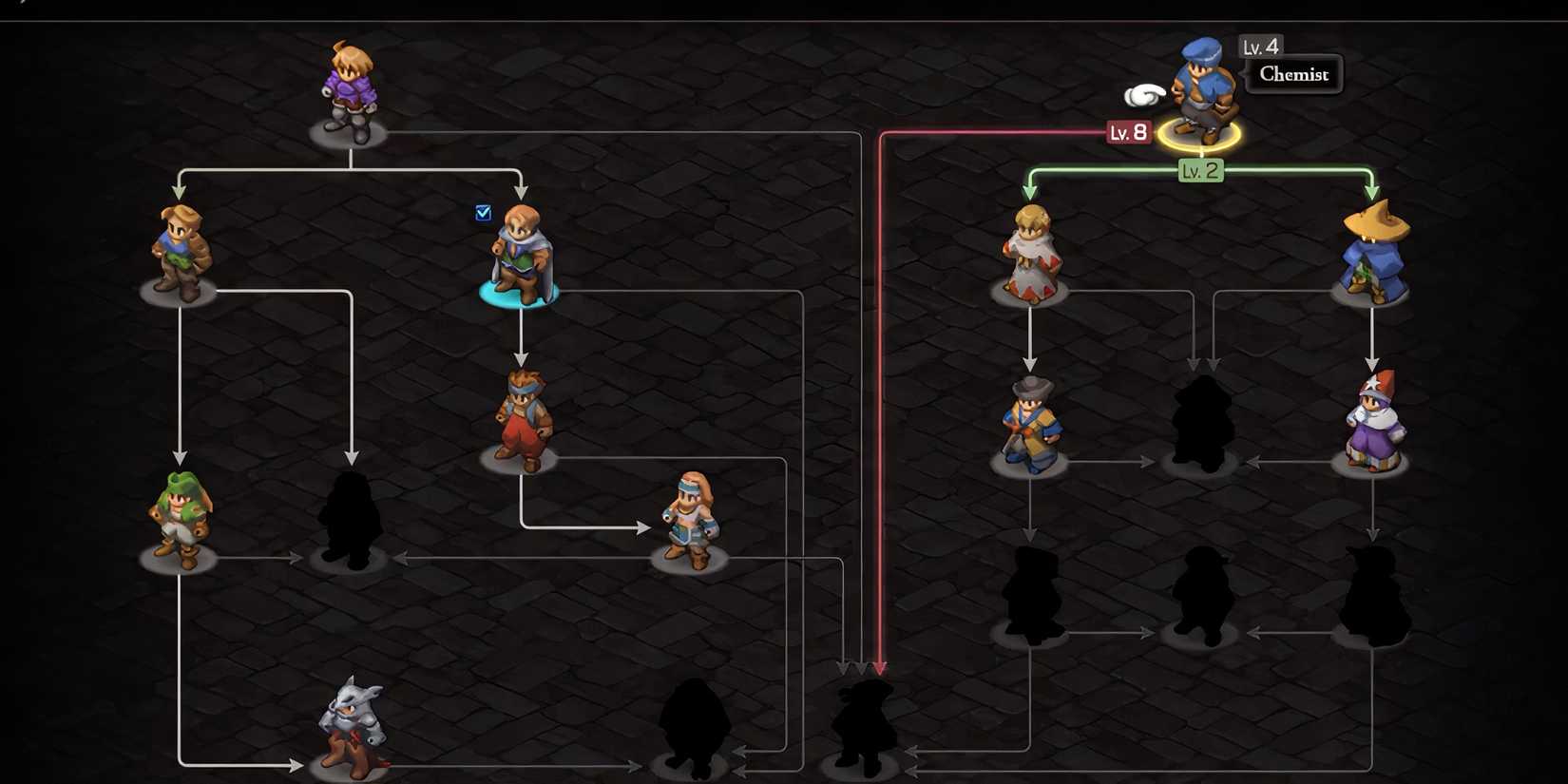Click the red Lv.8 requirement badge
Screen dimensions: 1568x784
coord(1127,132)
